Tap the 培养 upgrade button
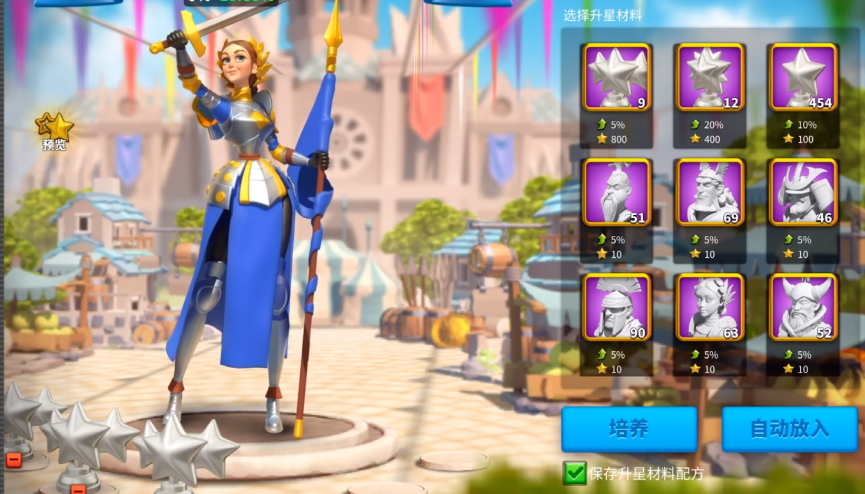This screenshot has width=865, height=494. [629, 428]
